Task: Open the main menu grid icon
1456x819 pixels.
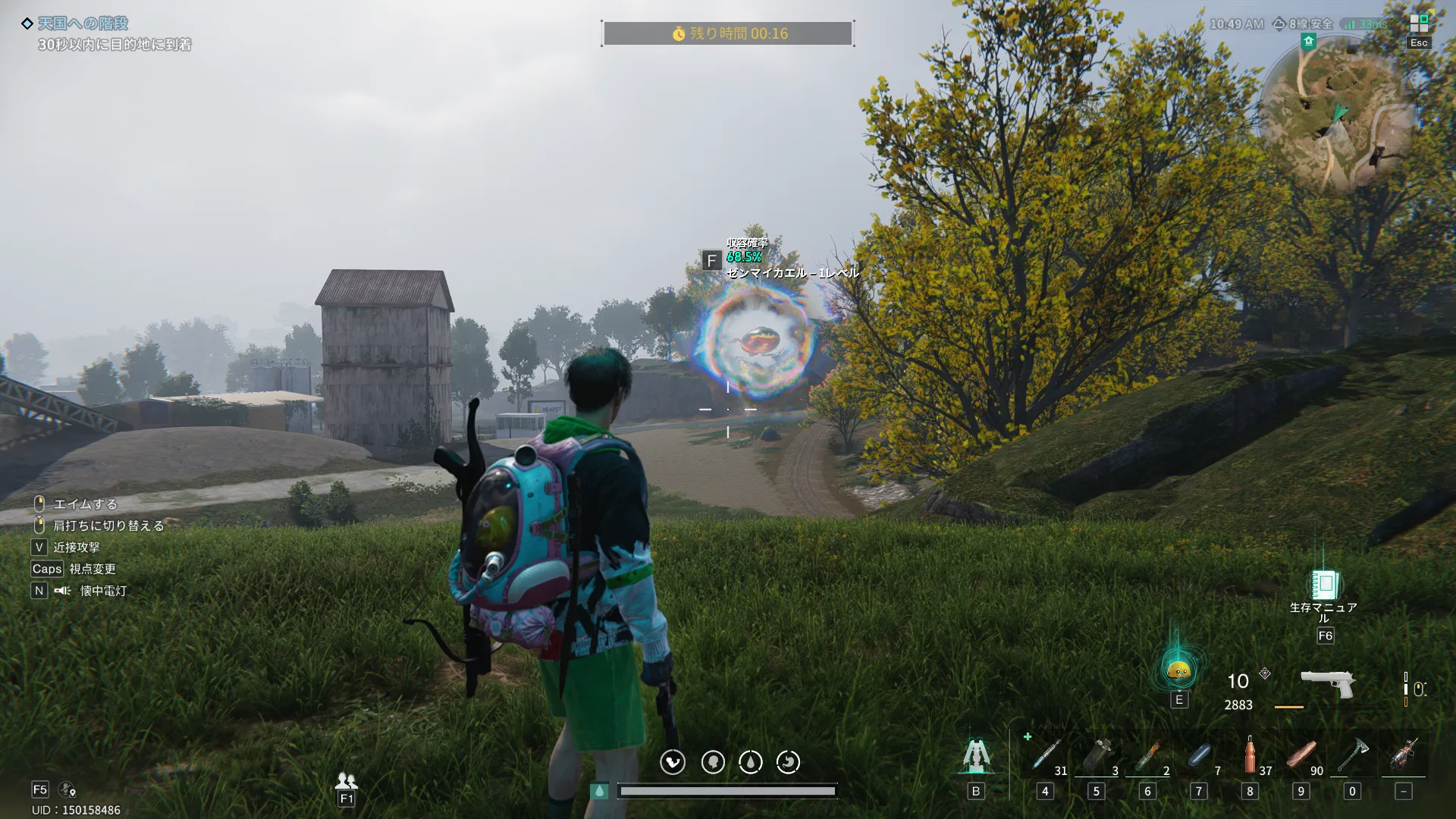Action: (1419, 24)
